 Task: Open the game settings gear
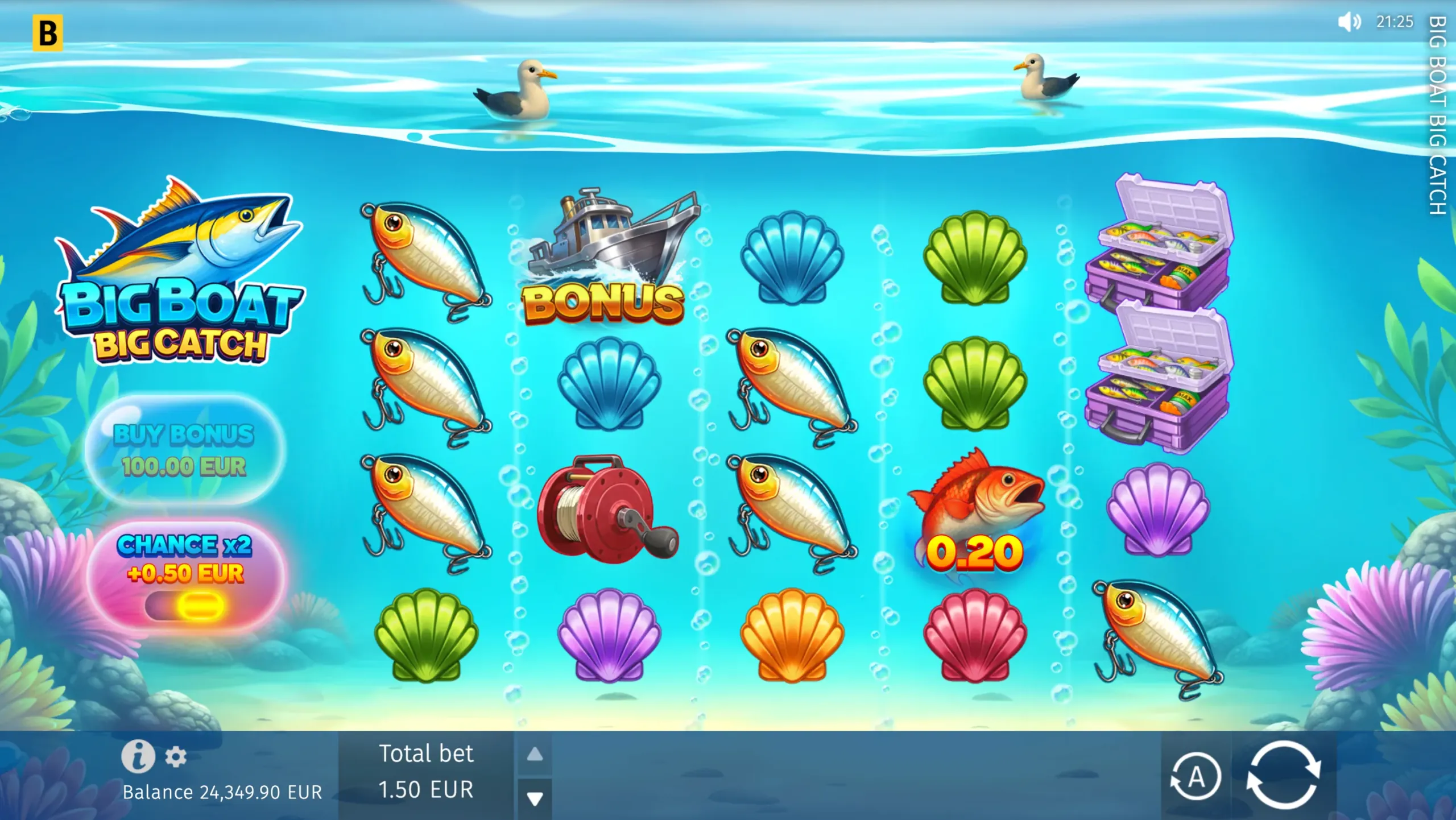click(x=176, y=756)
